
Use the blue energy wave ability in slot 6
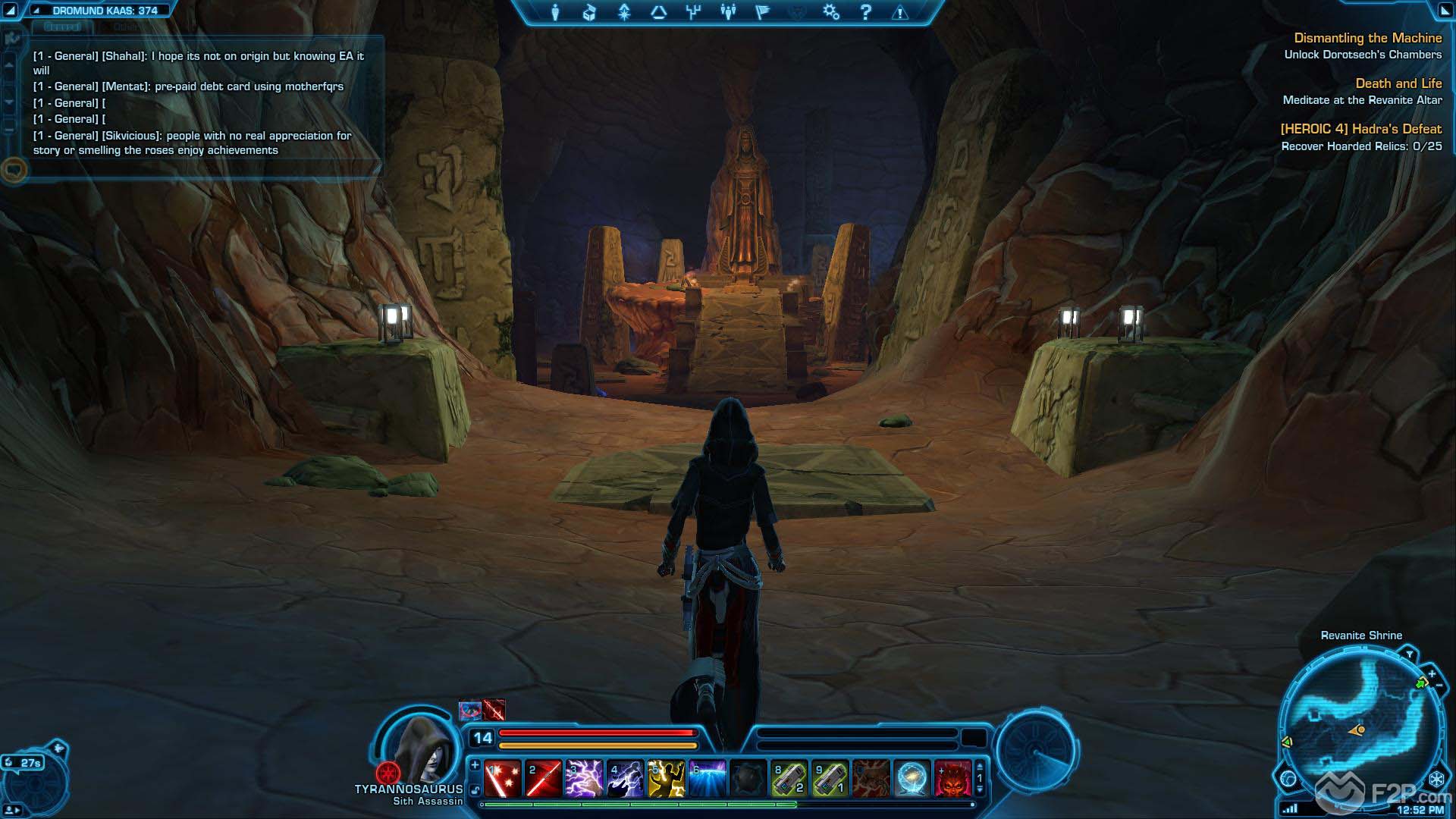point(708,779)
